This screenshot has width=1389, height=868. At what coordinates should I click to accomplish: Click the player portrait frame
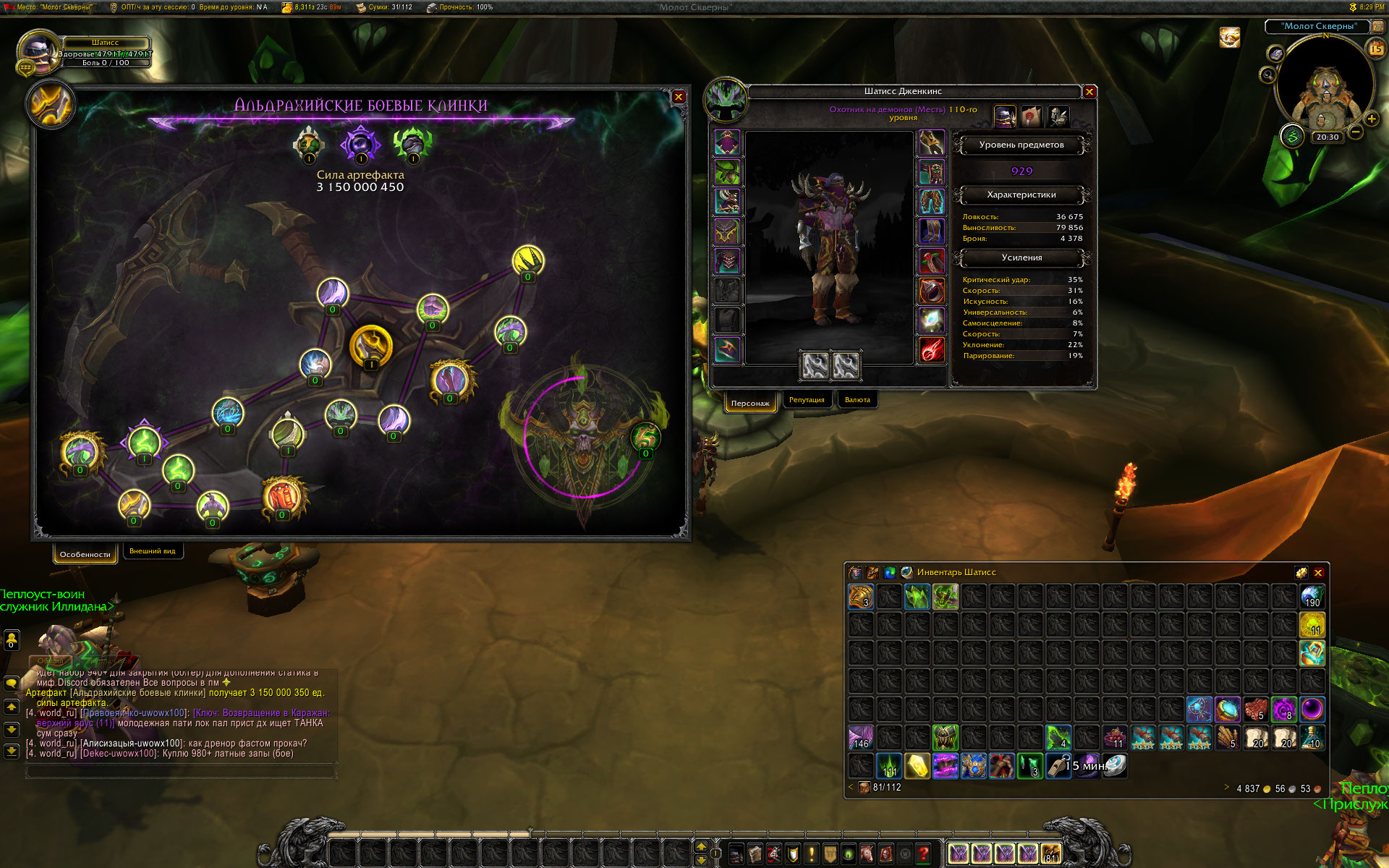[38, 51]
